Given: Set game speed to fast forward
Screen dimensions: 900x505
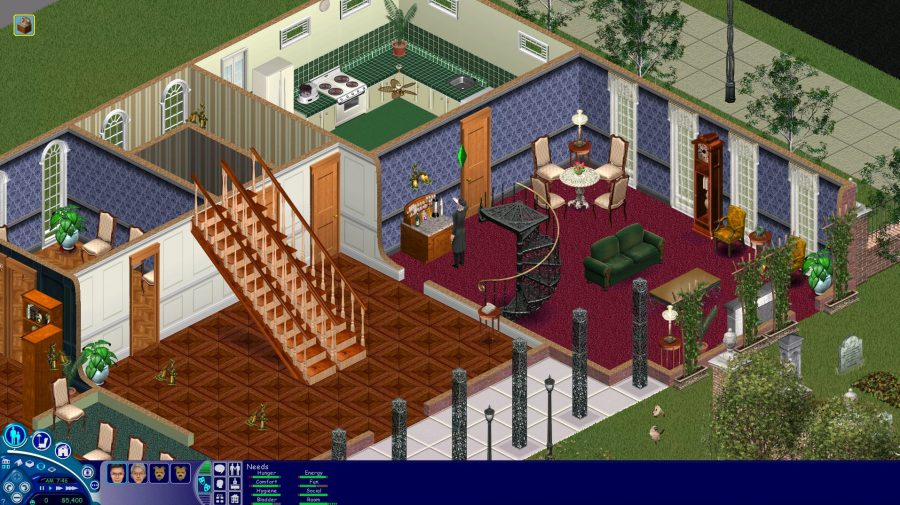Looking at the screenshot, I should 58,489.
